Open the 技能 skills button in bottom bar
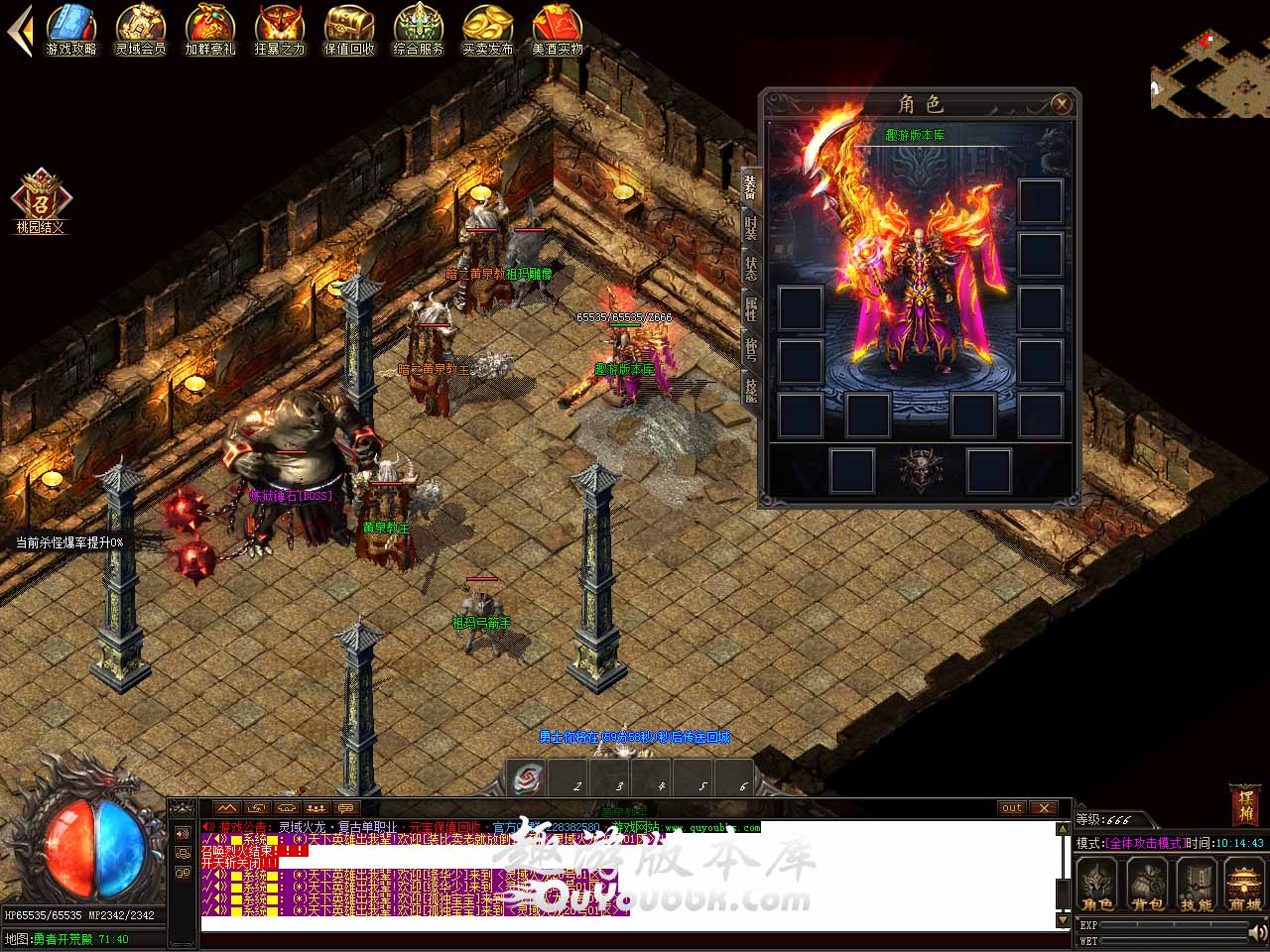Viewport: 1270px width, 952px height. (x=1197, y=884)
